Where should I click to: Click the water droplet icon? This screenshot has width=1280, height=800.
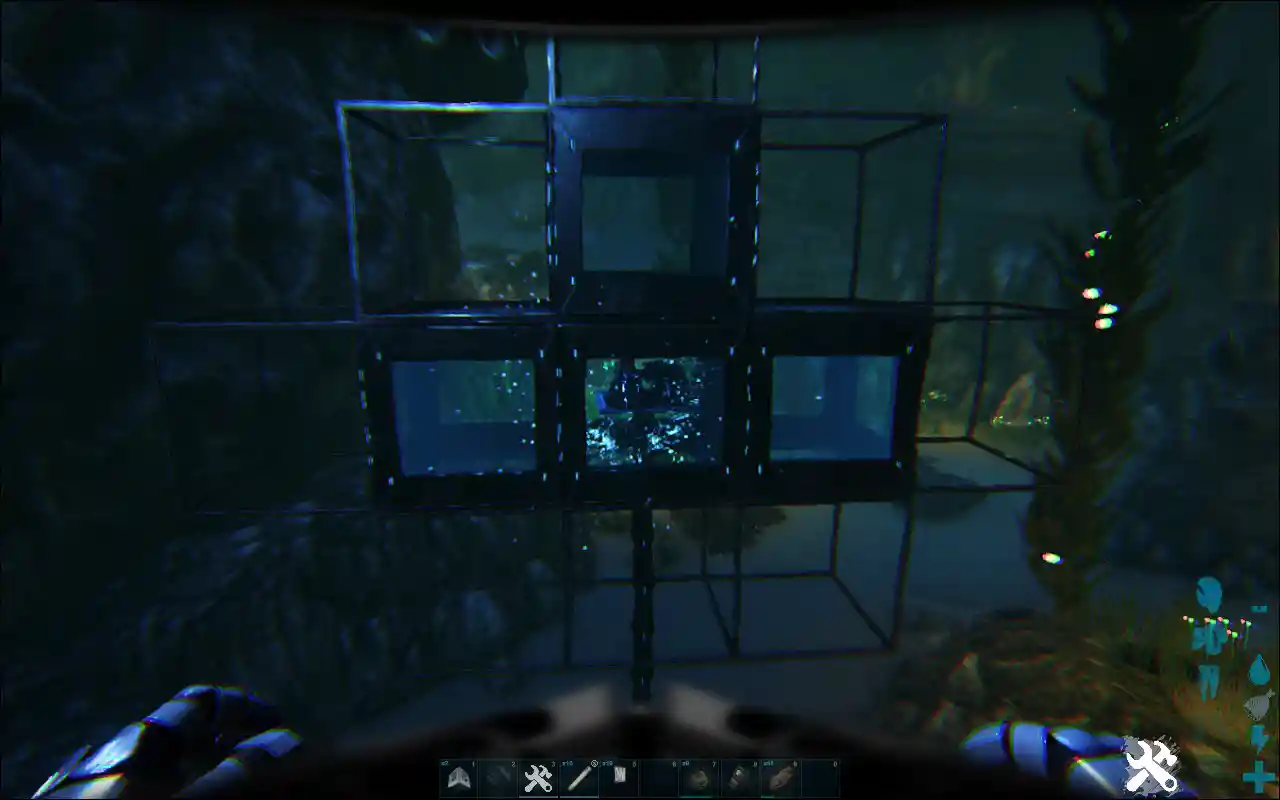coord(1260,669)
